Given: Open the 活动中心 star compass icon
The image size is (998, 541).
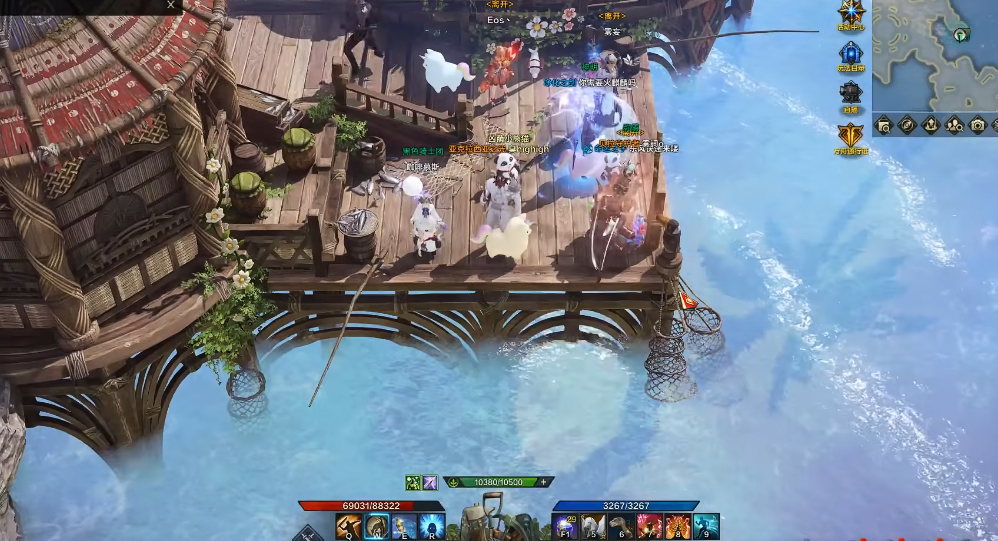Looking at the screenshot, I should [x=852, y=13].
